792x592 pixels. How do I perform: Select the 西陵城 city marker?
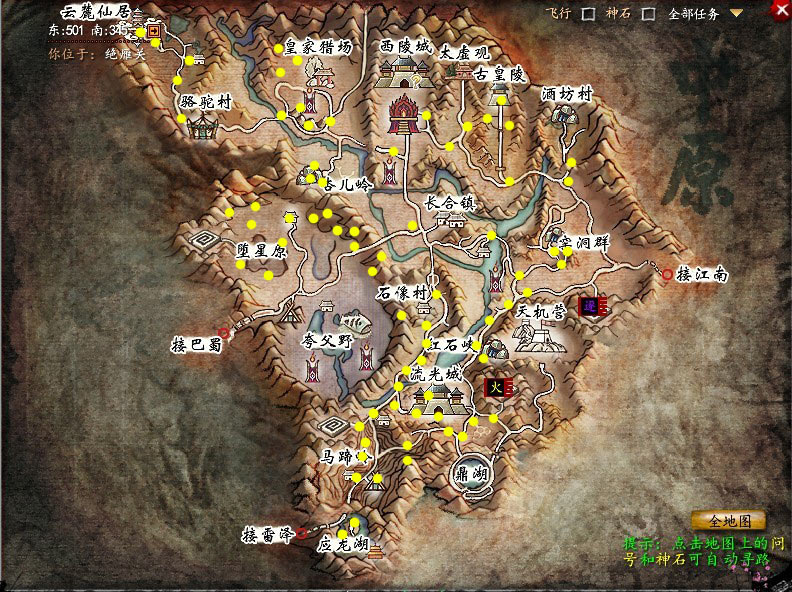pyautogui.click(x=405, y=70)
